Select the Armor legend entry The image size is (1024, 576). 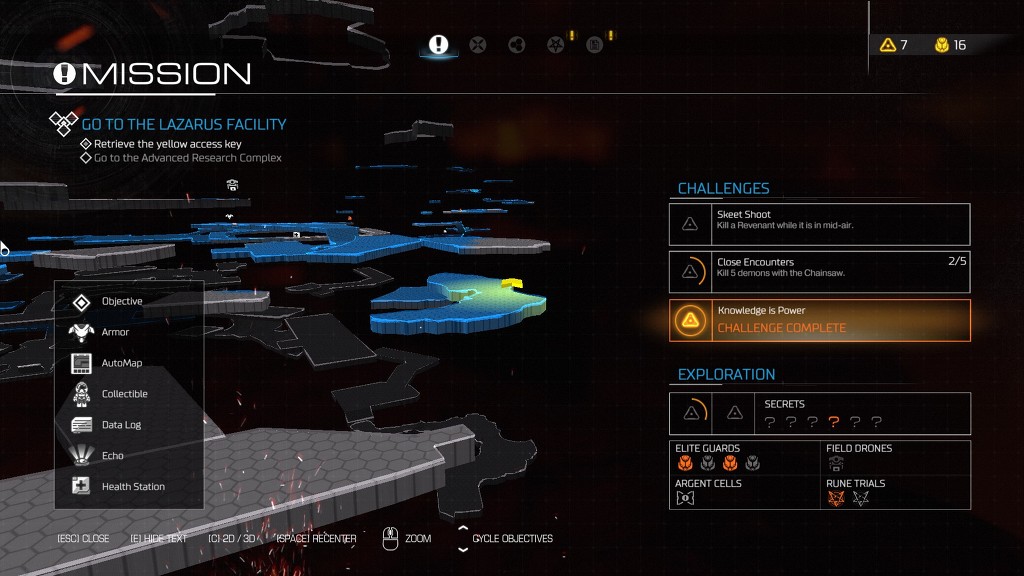coord(115,332)
